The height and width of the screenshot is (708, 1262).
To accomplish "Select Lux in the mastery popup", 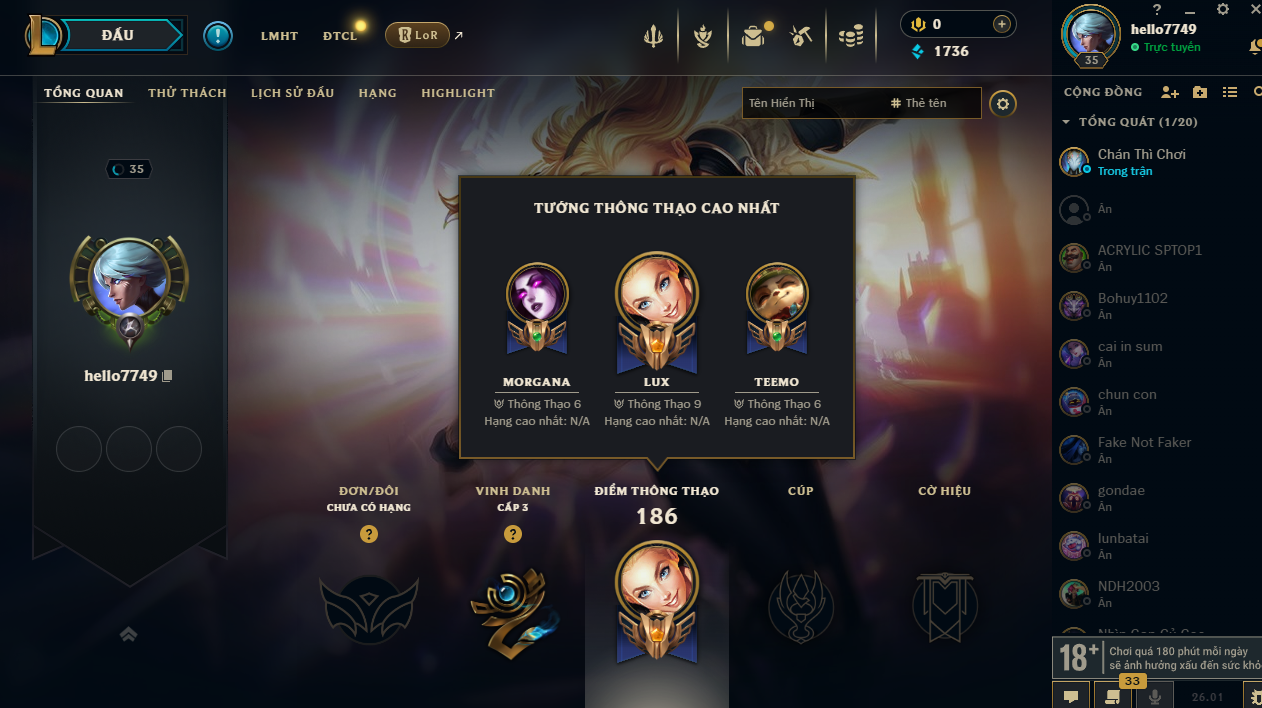I will (x=657, y=294).
